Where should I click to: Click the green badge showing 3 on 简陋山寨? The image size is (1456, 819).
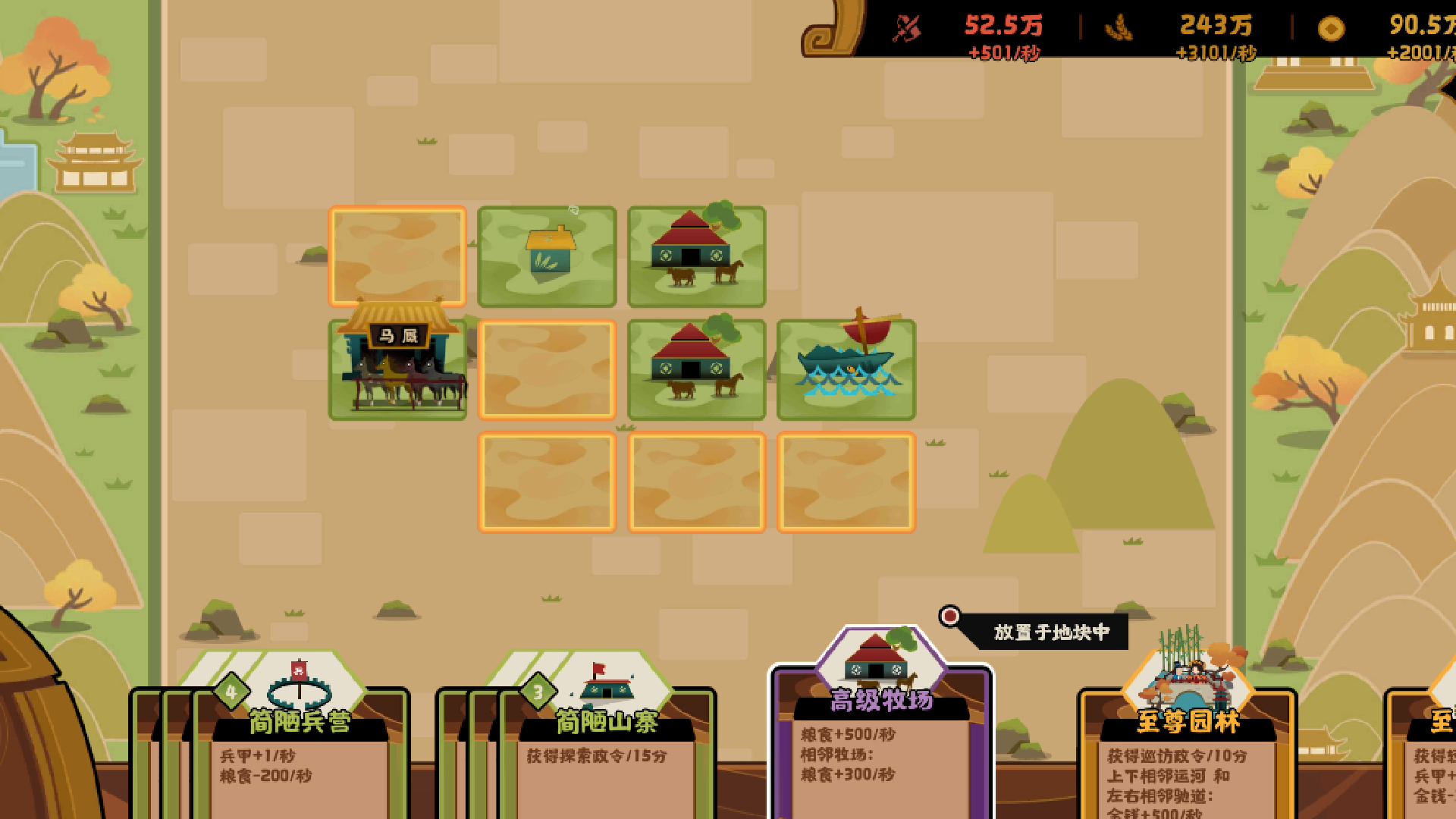(538, 692)
